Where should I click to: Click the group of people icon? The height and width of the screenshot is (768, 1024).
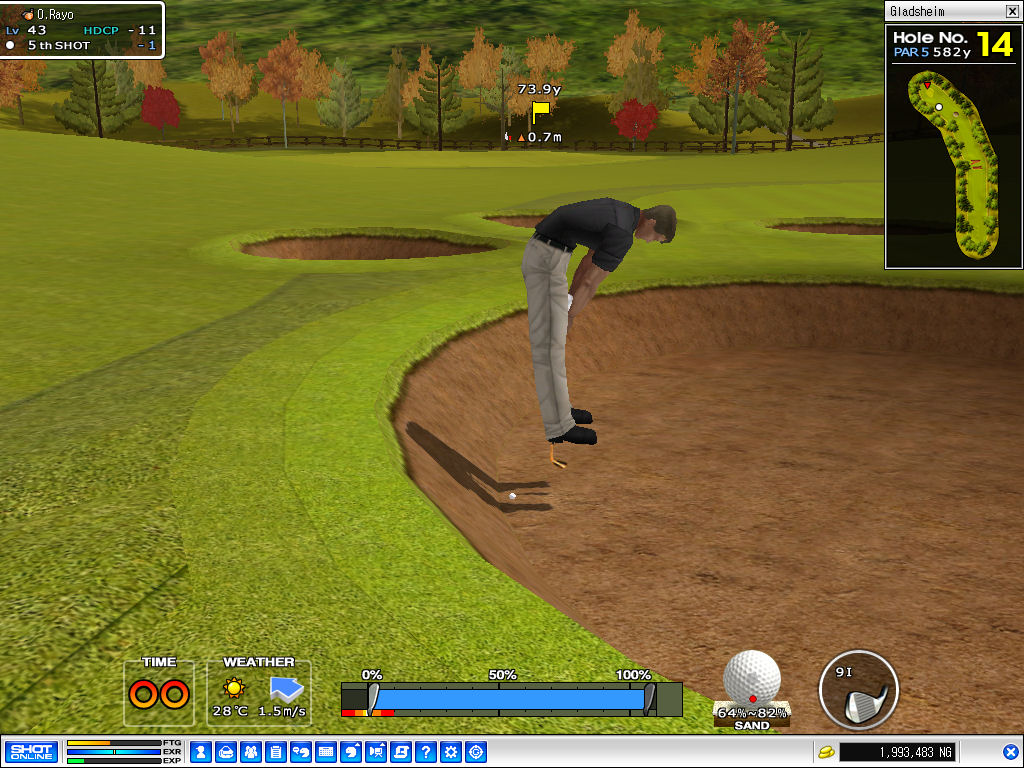[x=251, y=752]
